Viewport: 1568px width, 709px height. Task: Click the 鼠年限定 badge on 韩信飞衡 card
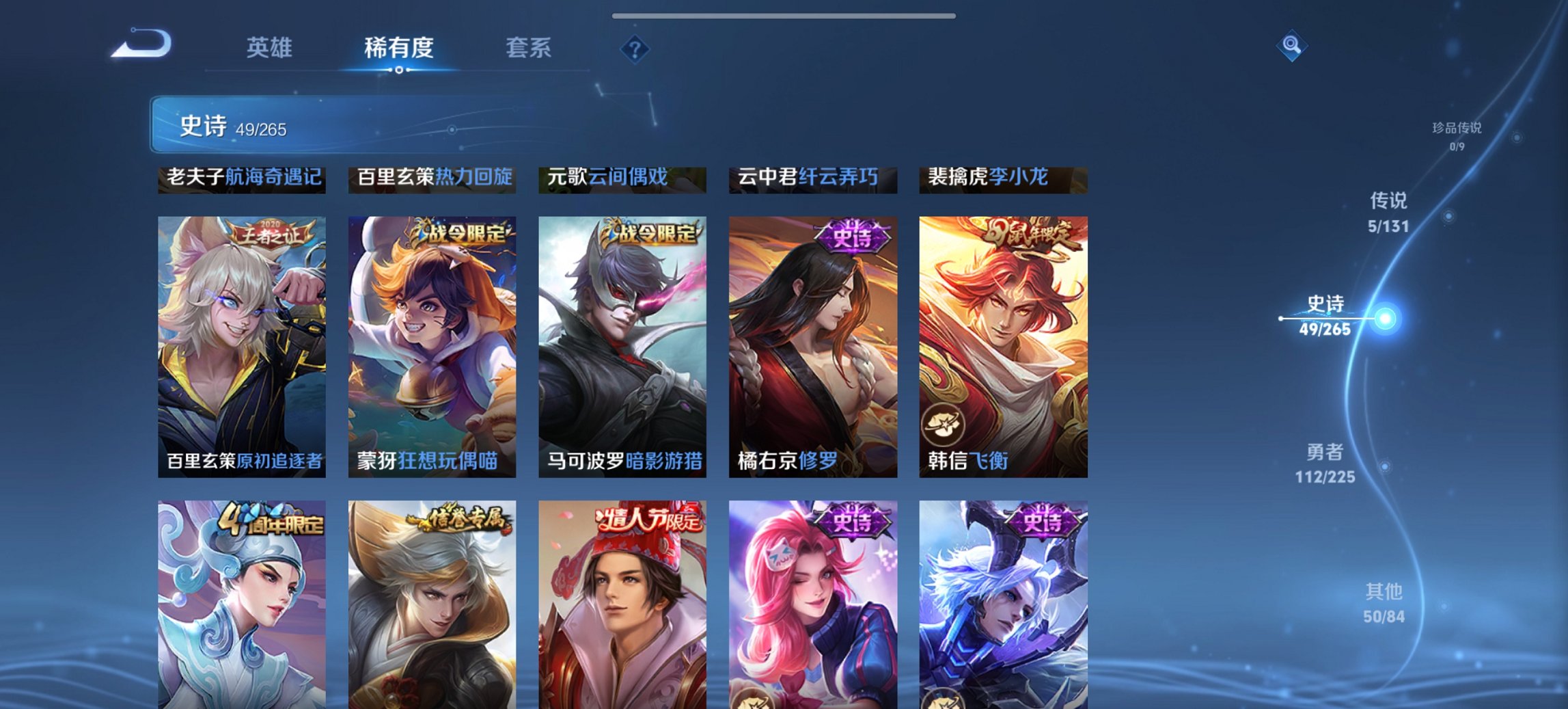[x=1032, y=230]
